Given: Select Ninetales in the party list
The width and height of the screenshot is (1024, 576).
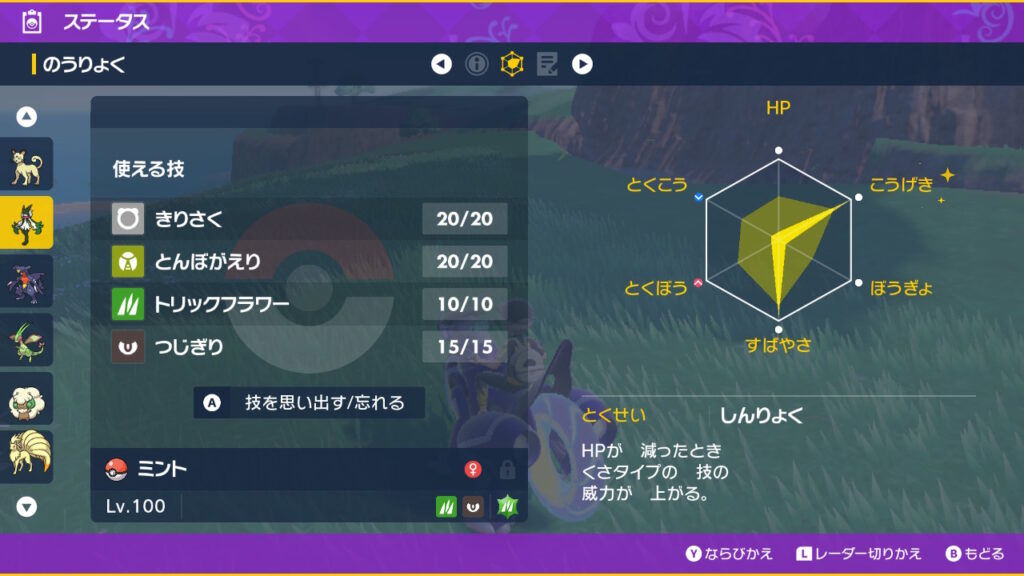Looking at the screenshot, I should tap(26, 457).
